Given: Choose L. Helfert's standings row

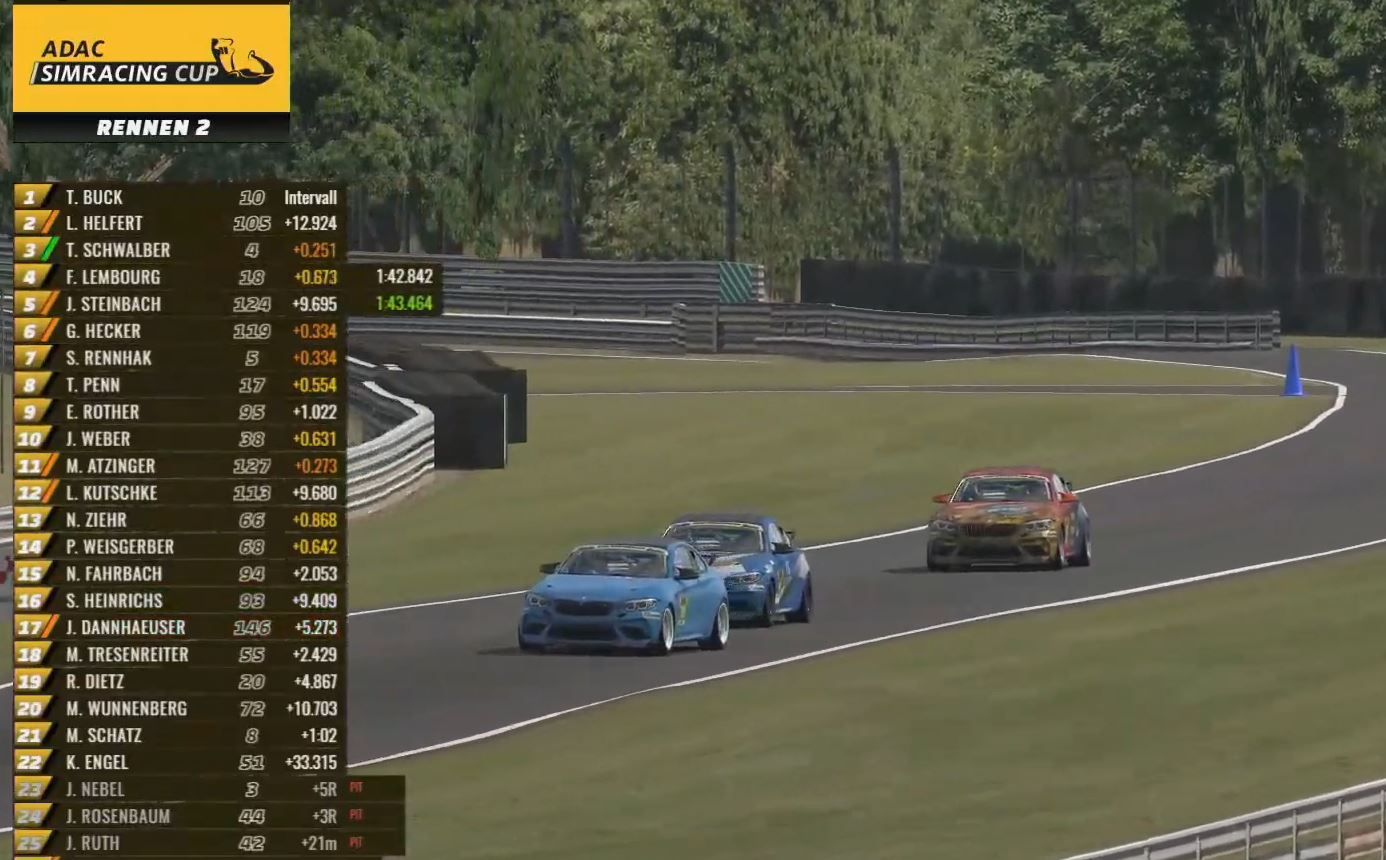Looking at the screenshot, I should 180,224.
